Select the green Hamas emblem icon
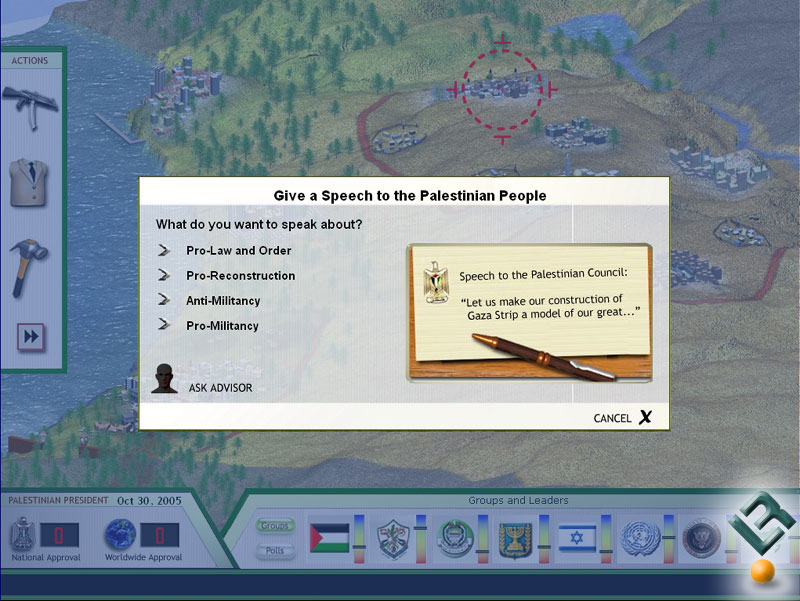Screen dimensions: 800x601 (453, 539)
